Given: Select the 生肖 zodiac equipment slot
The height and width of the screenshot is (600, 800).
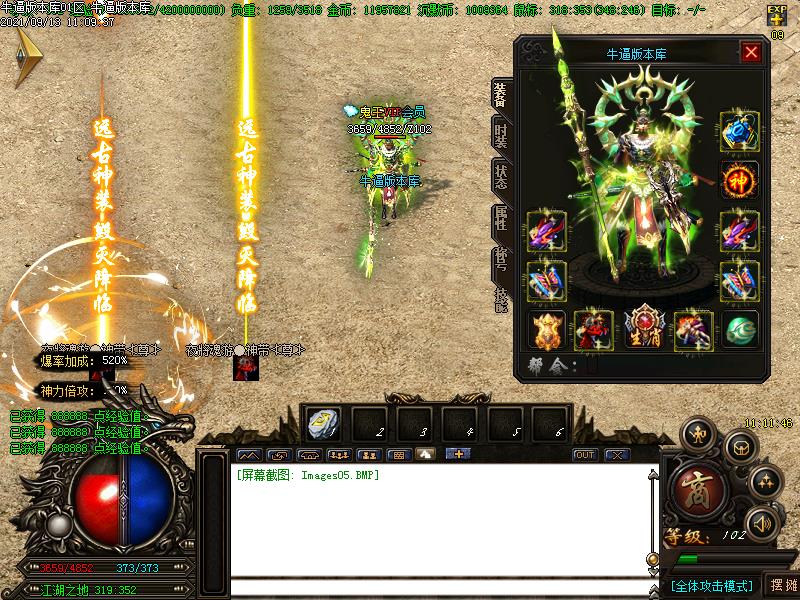Looking at the screenshot, I should pyautogui.click(x=643, y=330).
